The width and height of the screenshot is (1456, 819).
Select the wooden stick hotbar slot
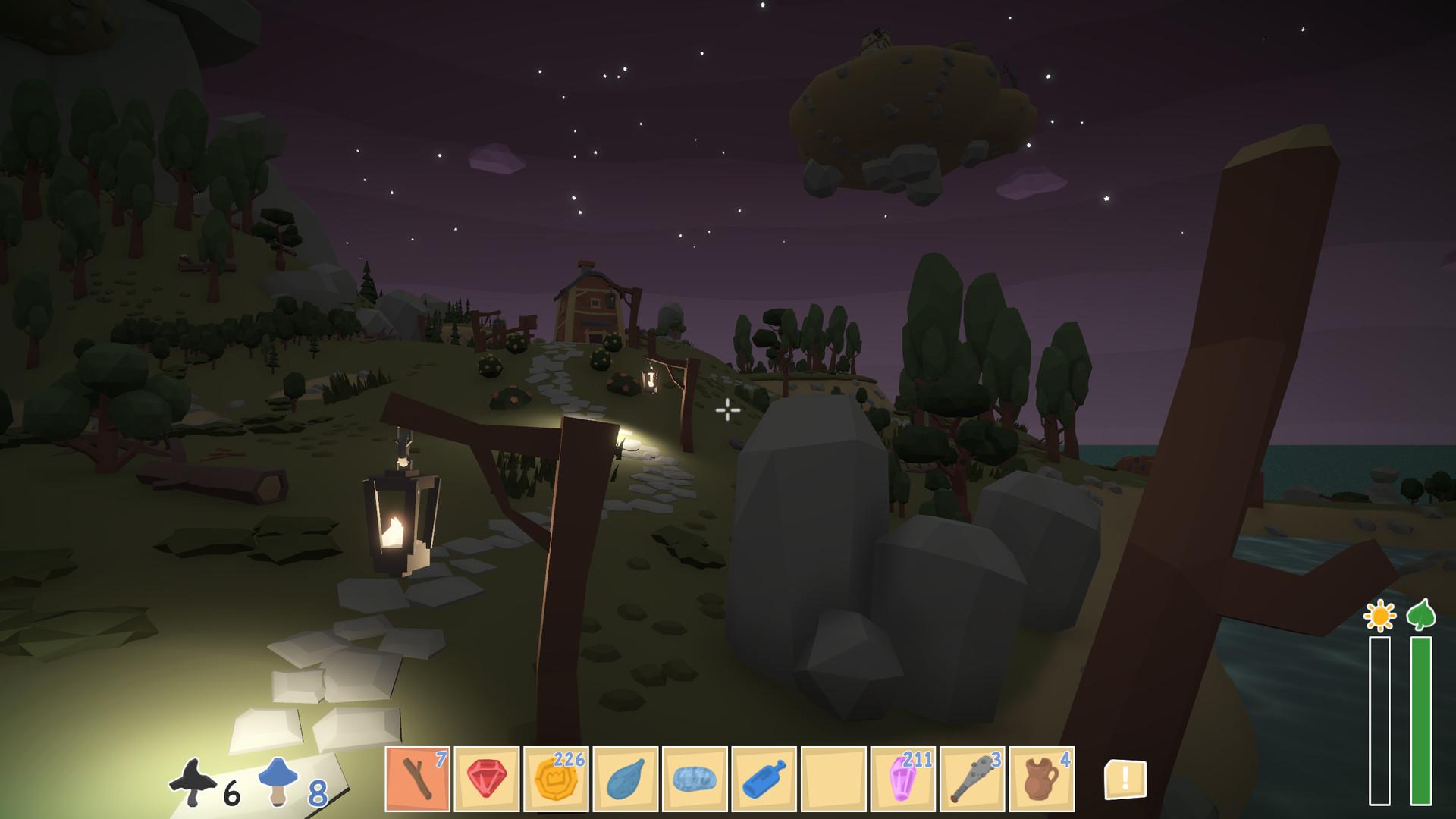pyautogui.click(x=417, y=779)
